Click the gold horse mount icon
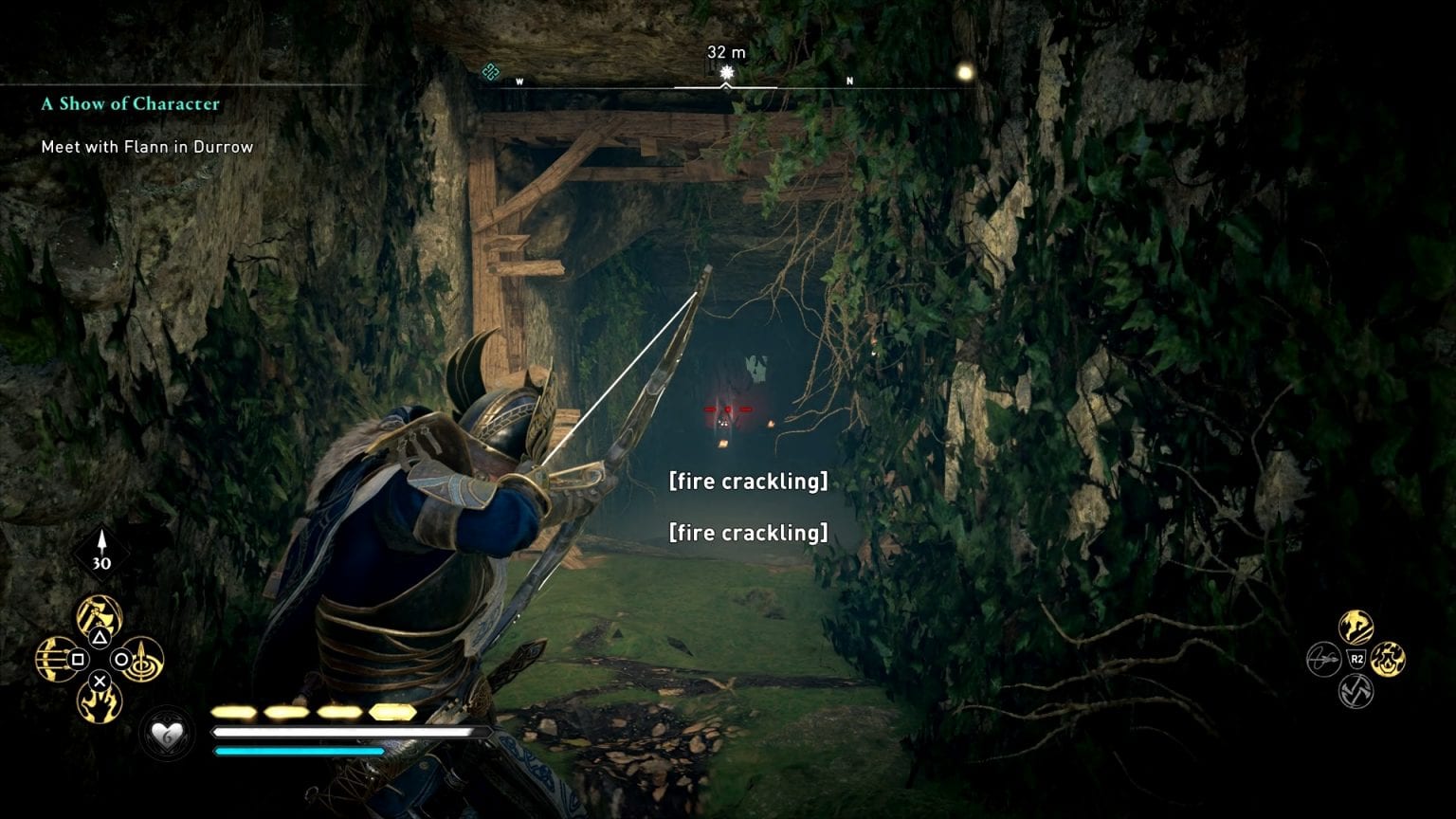The width and height of the screenshot is (1456, 819). (x=1356, y=628)
